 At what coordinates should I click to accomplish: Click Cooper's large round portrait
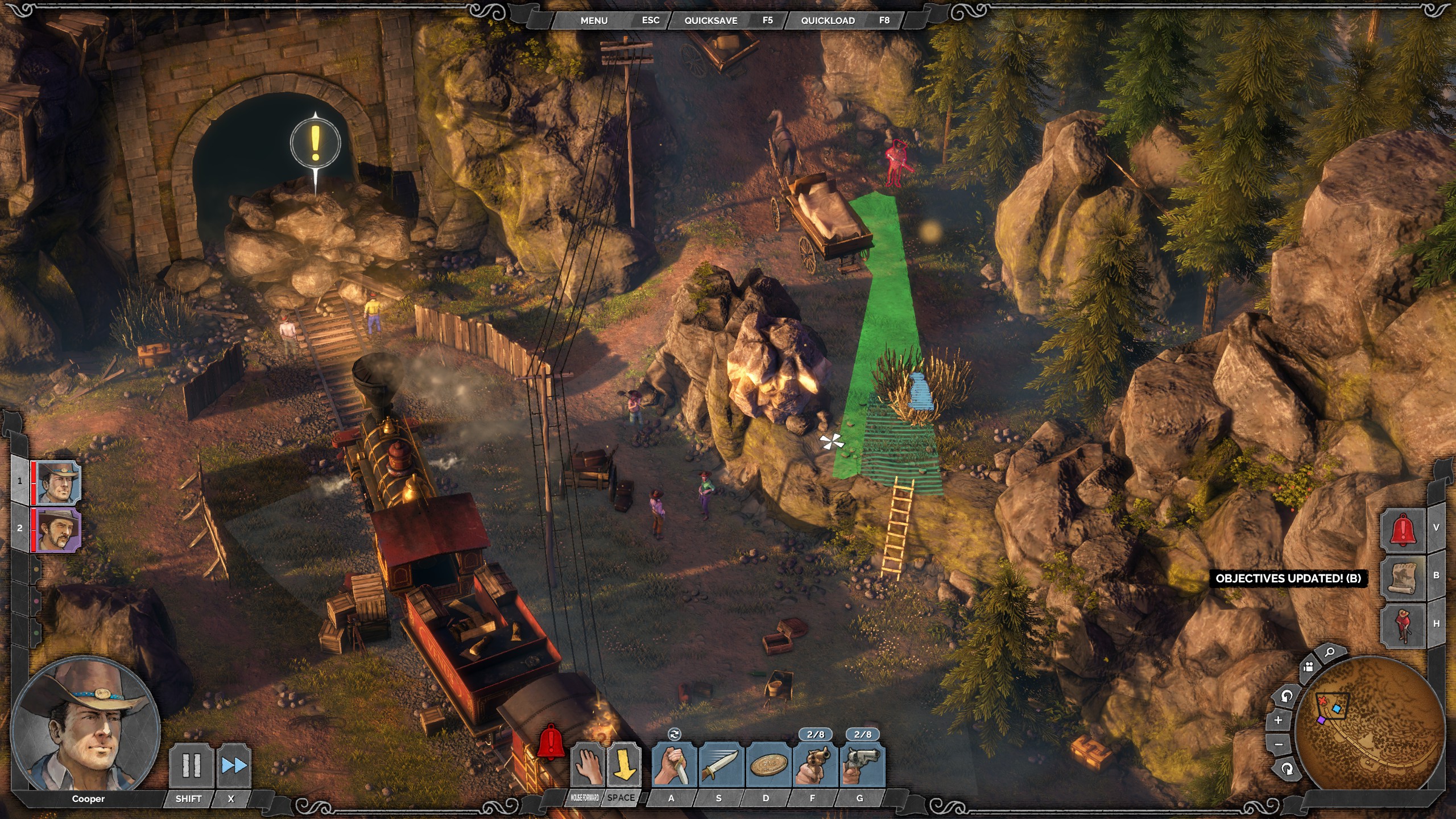tap(85, 723)
